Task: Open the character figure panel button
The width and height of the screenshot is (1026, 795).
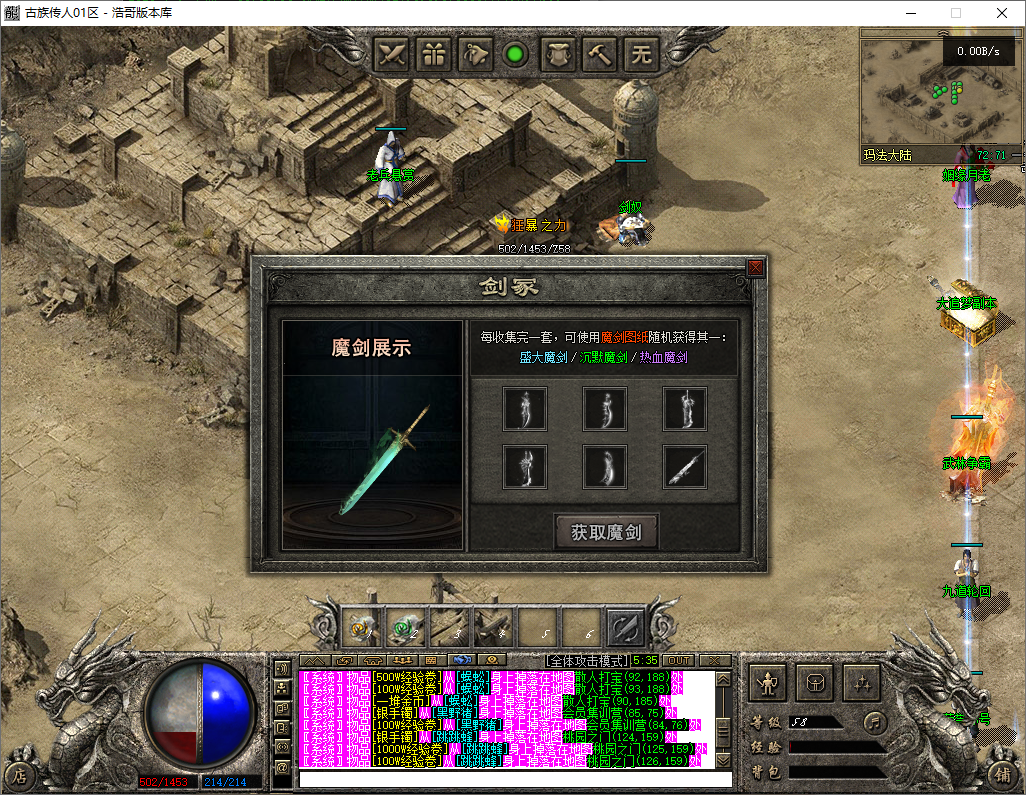Action: pyautogui.click(x=767, y=684)
